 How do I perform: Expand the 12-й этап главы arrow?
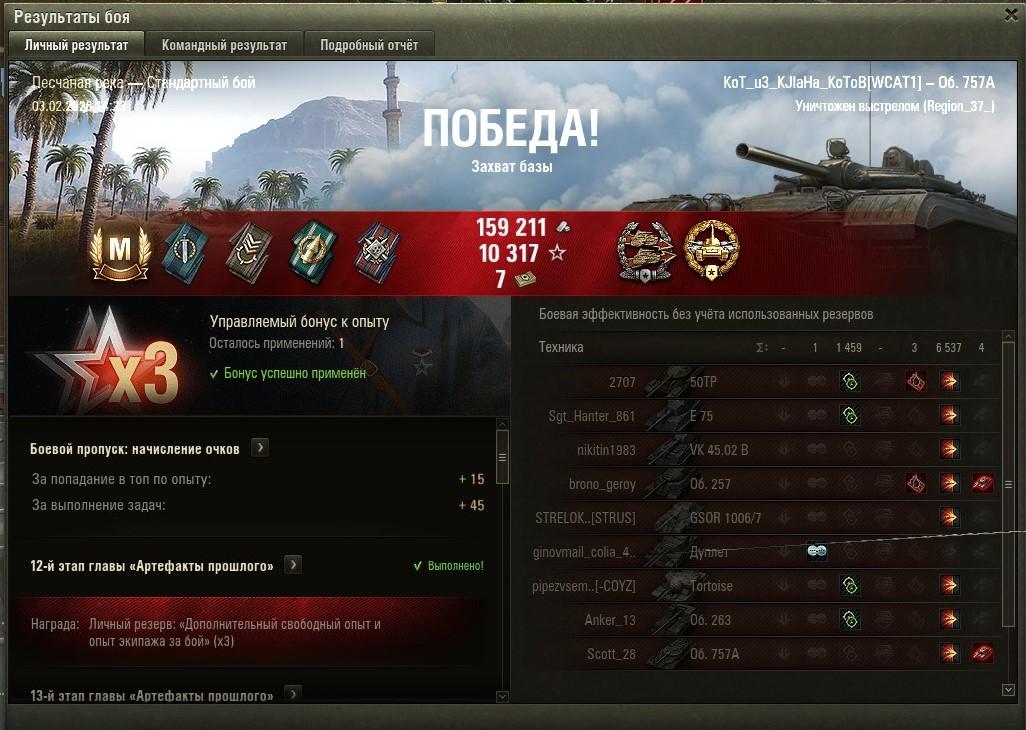tap(293, 565)
